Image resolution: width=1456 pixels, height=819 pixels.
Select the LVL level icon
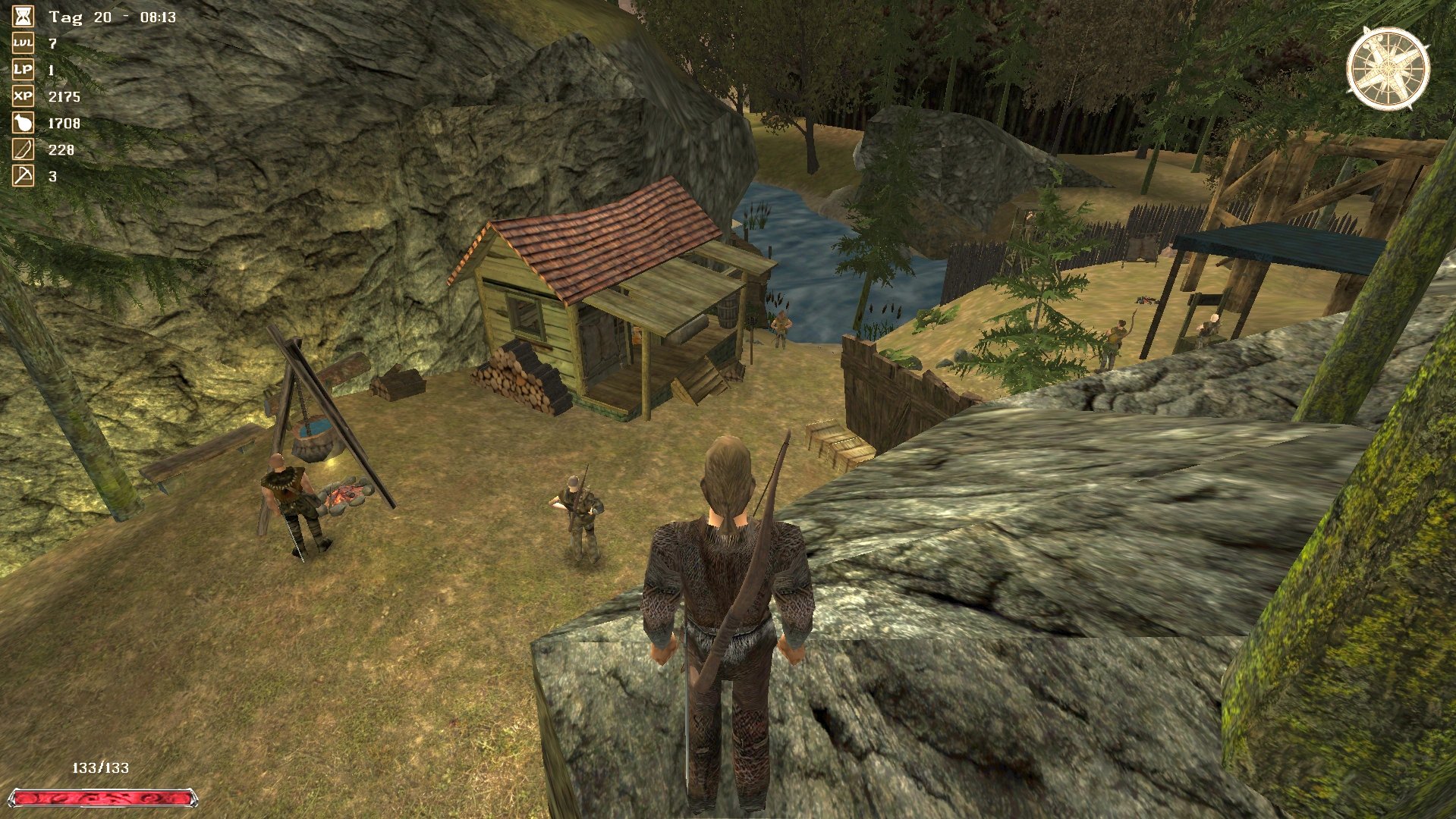coord(23,43)
